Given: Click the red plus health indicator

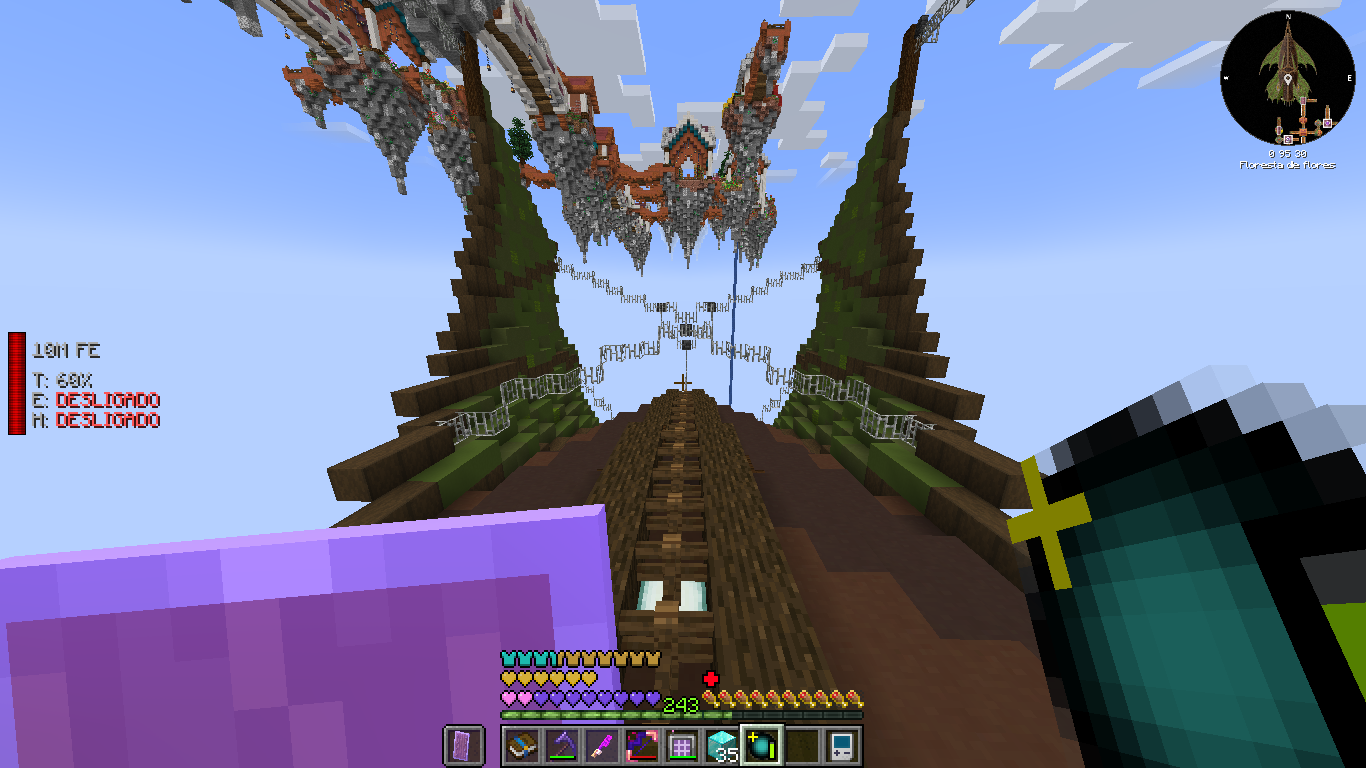Looking at the screenshot, I should (x=712, y=676).
